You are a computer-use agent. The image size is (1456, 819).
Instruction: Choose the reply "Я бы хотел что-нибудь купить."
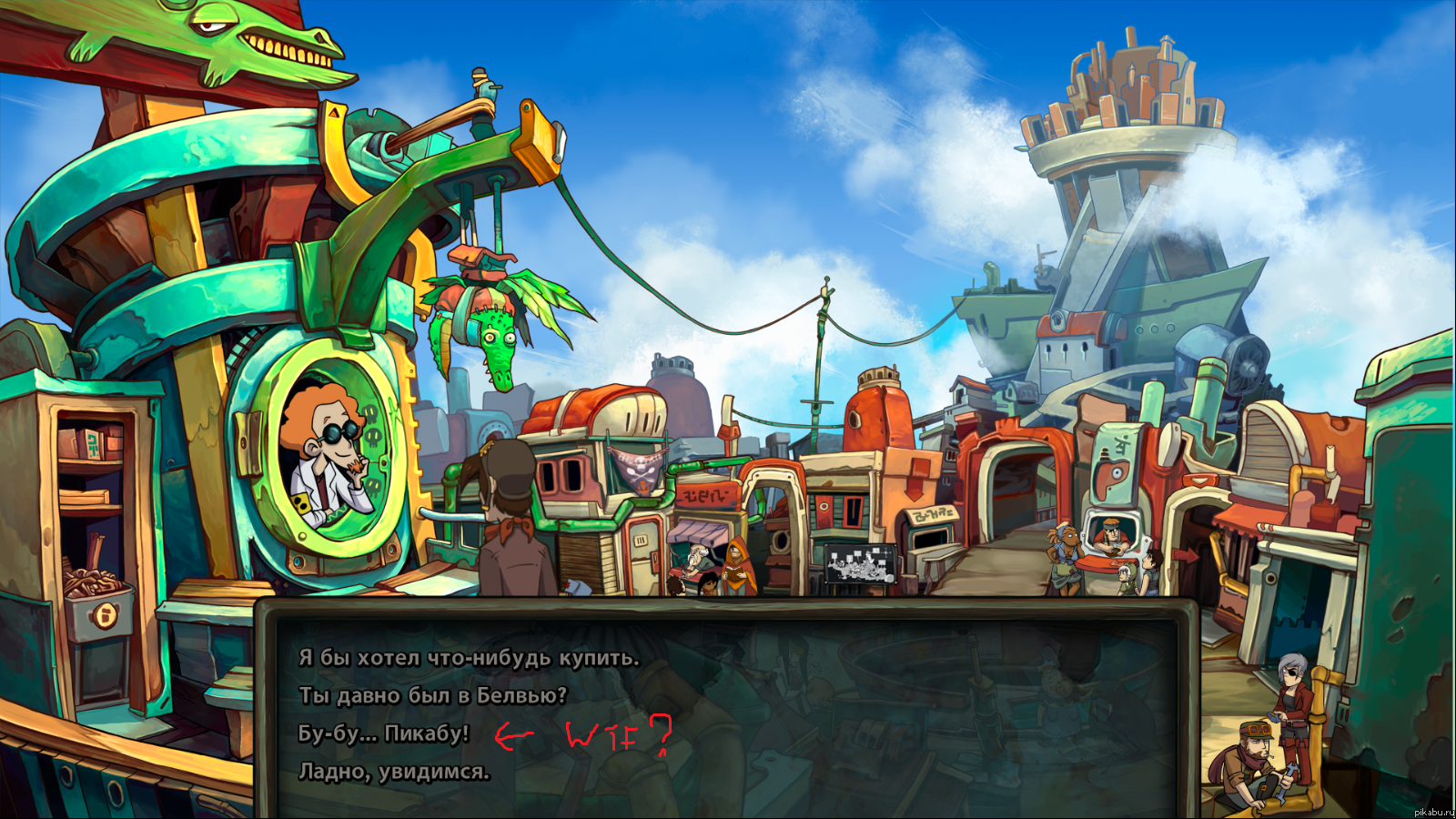coord(469,658)
